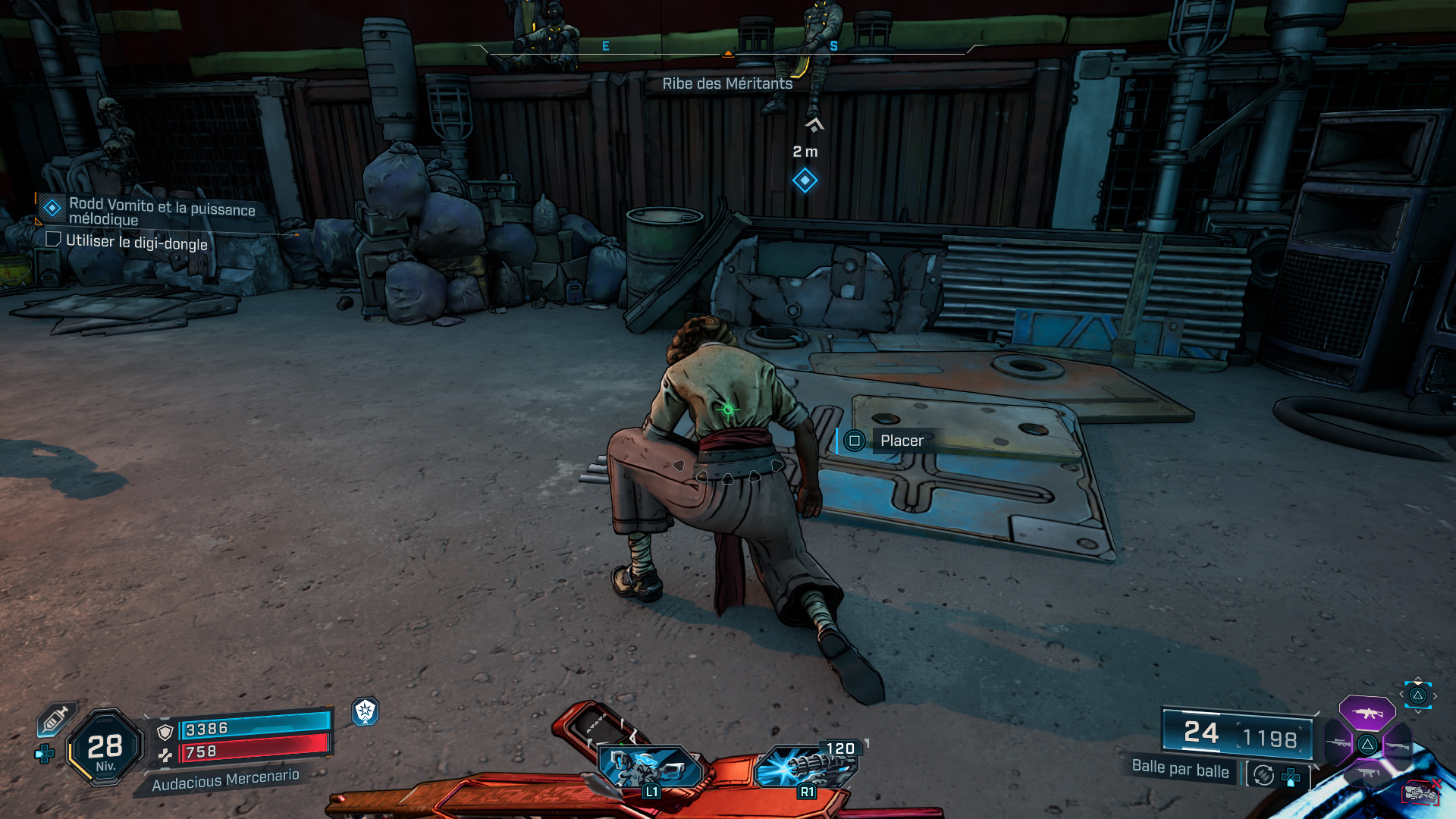Click the broken weapon slot with red X
Image resolution: width=1456 pixels, height=819 pixels.
click(1422, 792)
